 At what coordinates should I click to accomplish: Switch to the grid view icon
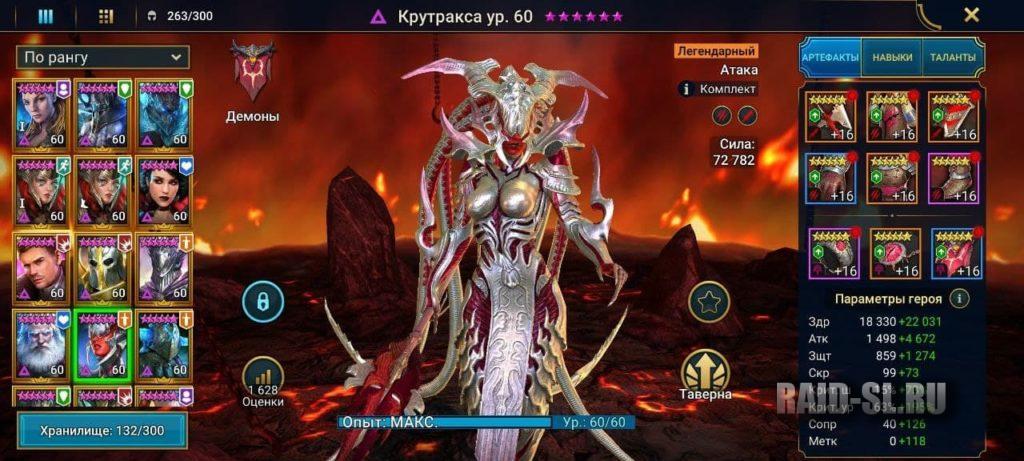coord(106,16)
